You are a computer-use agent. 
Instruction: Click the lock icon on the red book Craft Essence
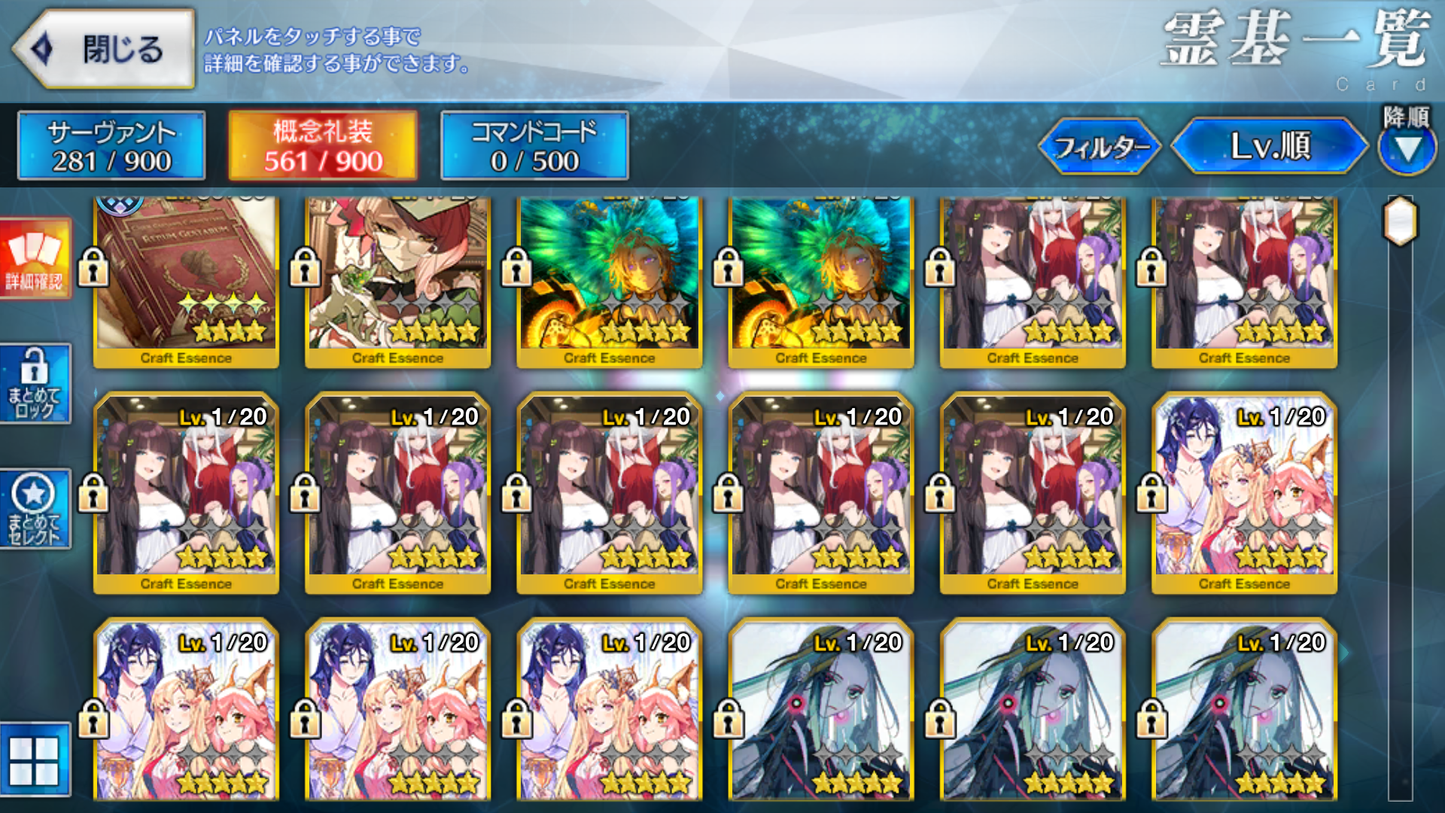94,270
